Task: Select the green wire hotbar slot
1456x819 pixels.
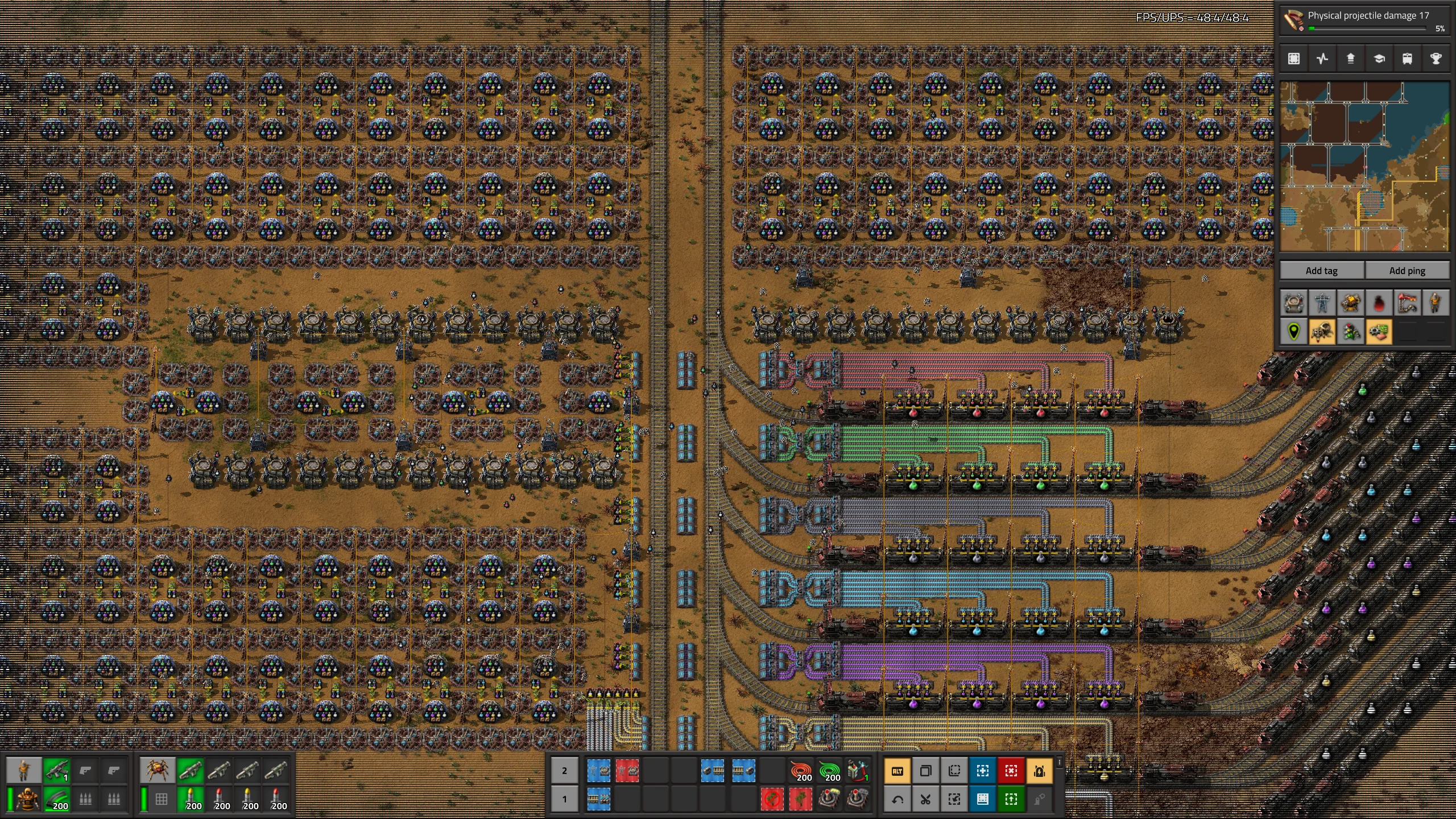Action: pos(830,771)
